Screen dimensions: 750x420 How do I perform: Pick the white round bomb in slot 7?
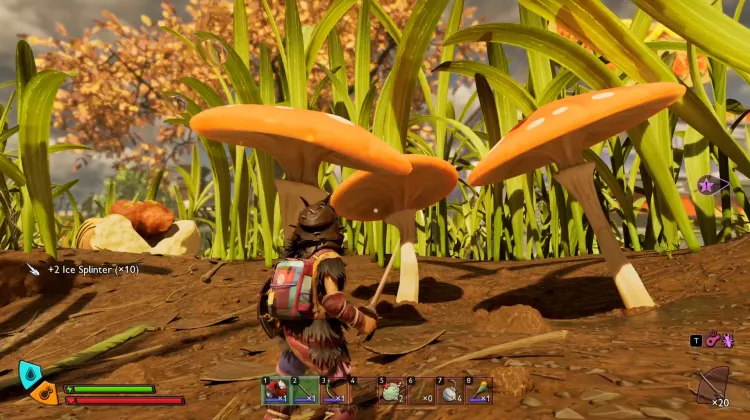[449, 391]
